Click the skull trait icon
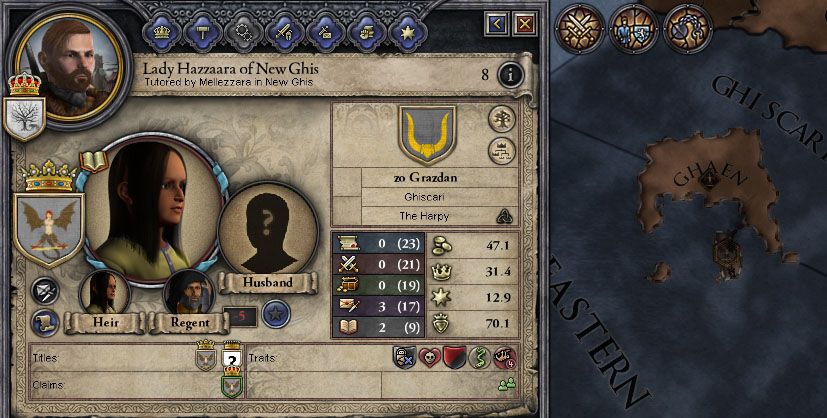827x418 pixels. pos(428,357)
